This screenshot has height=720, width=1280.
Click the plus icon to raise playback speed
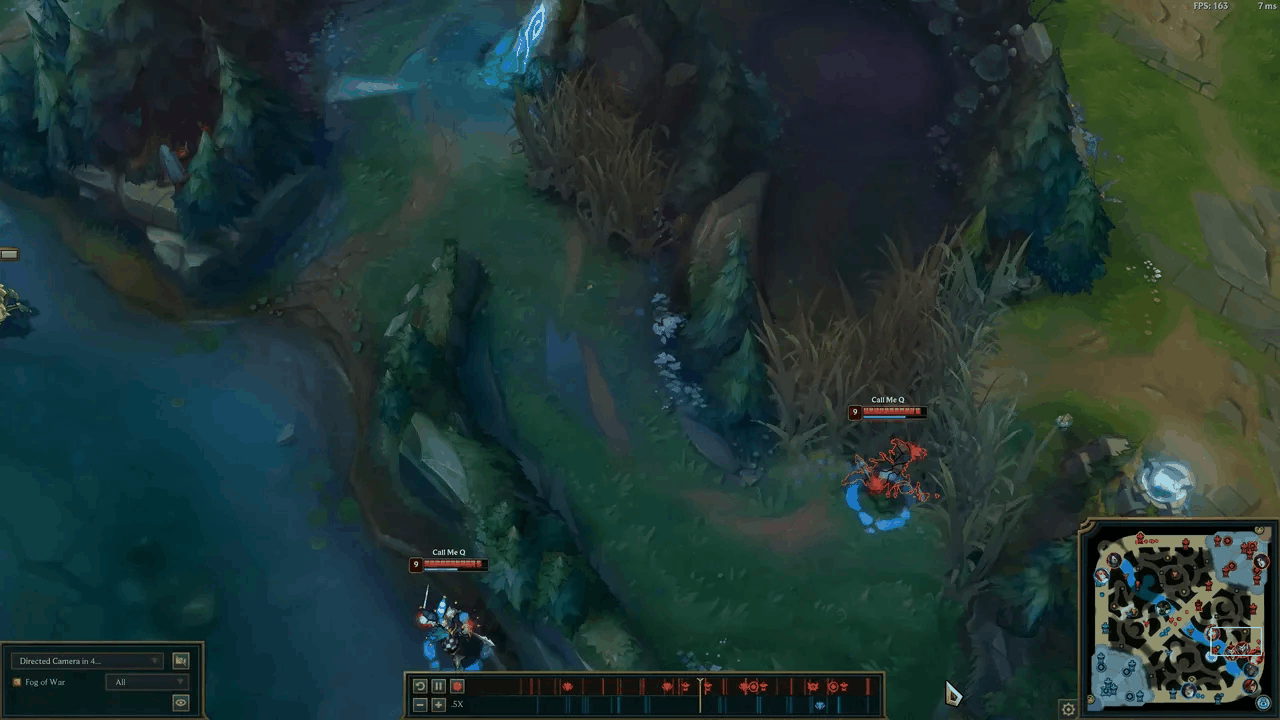point(437,704)
